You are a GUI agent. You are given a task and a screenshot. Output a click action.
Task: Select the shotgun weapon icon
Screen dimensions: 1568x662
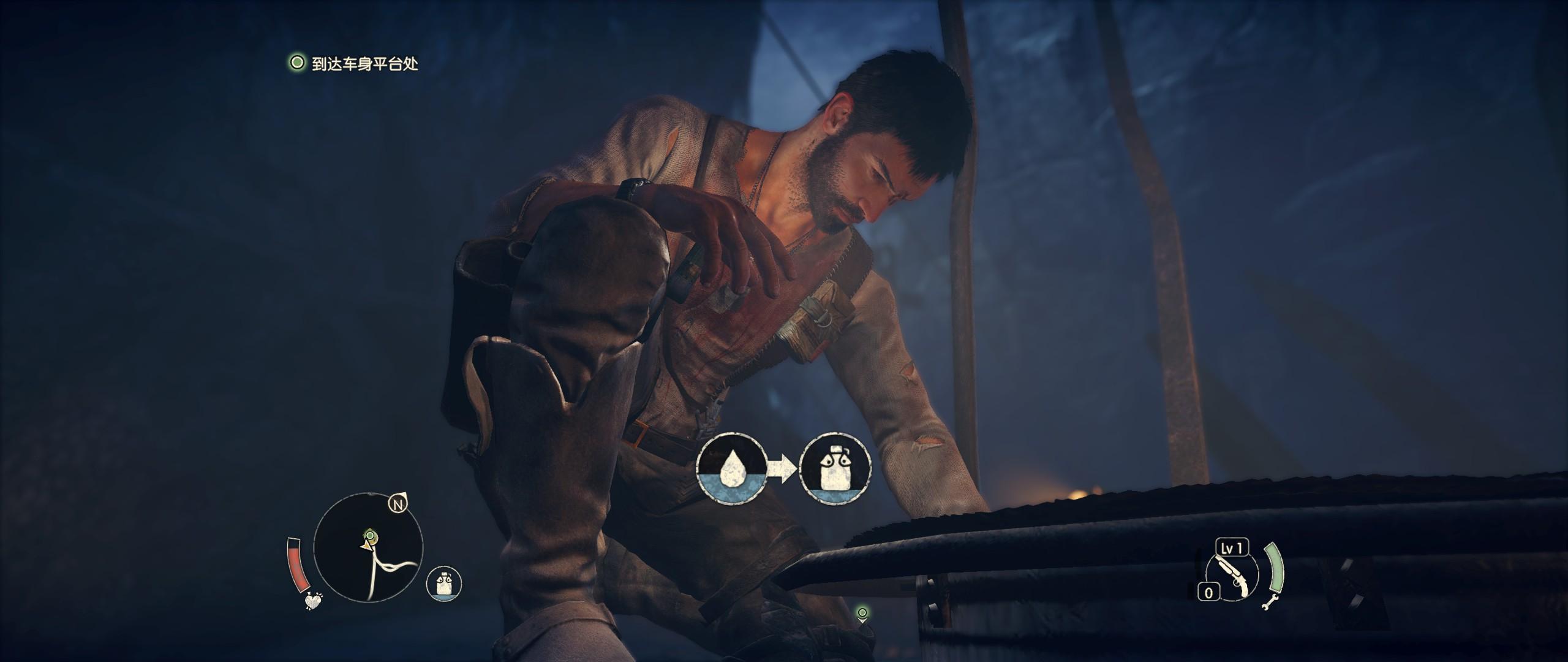tap(1231, 578)
